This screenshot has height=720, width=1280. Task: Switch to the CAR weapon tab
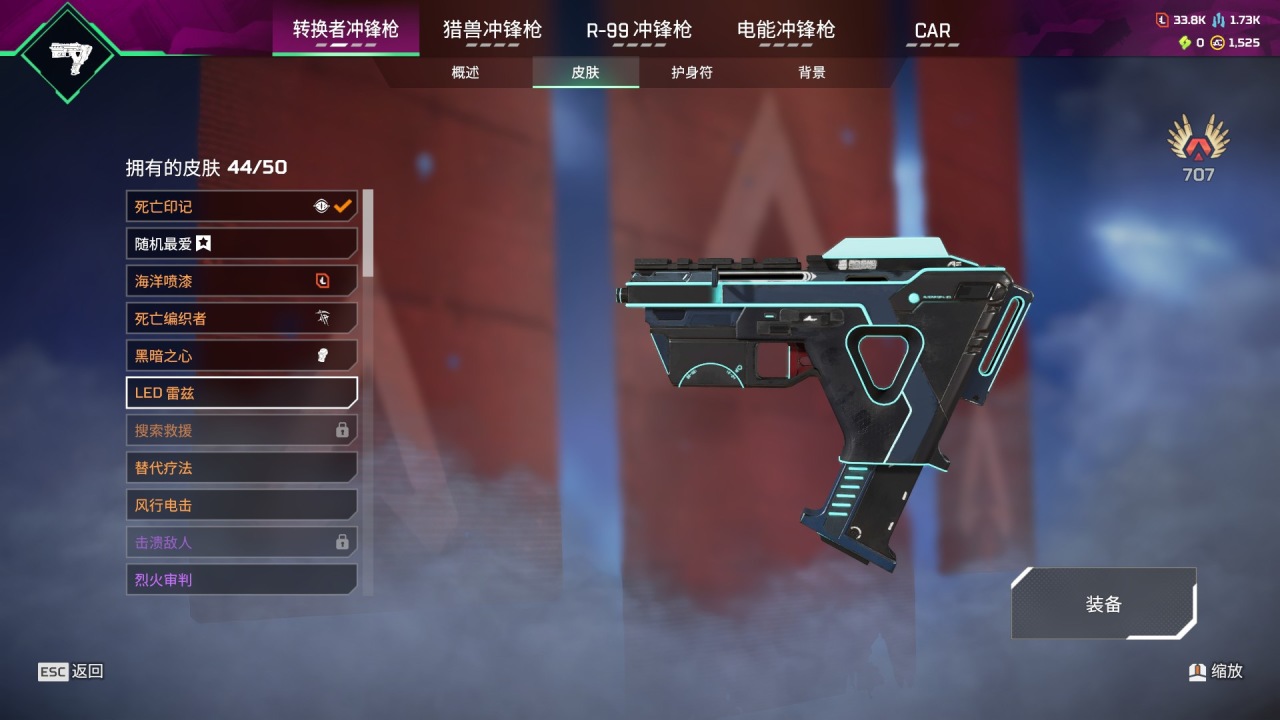pyautogui.click(x=933, y=31)
